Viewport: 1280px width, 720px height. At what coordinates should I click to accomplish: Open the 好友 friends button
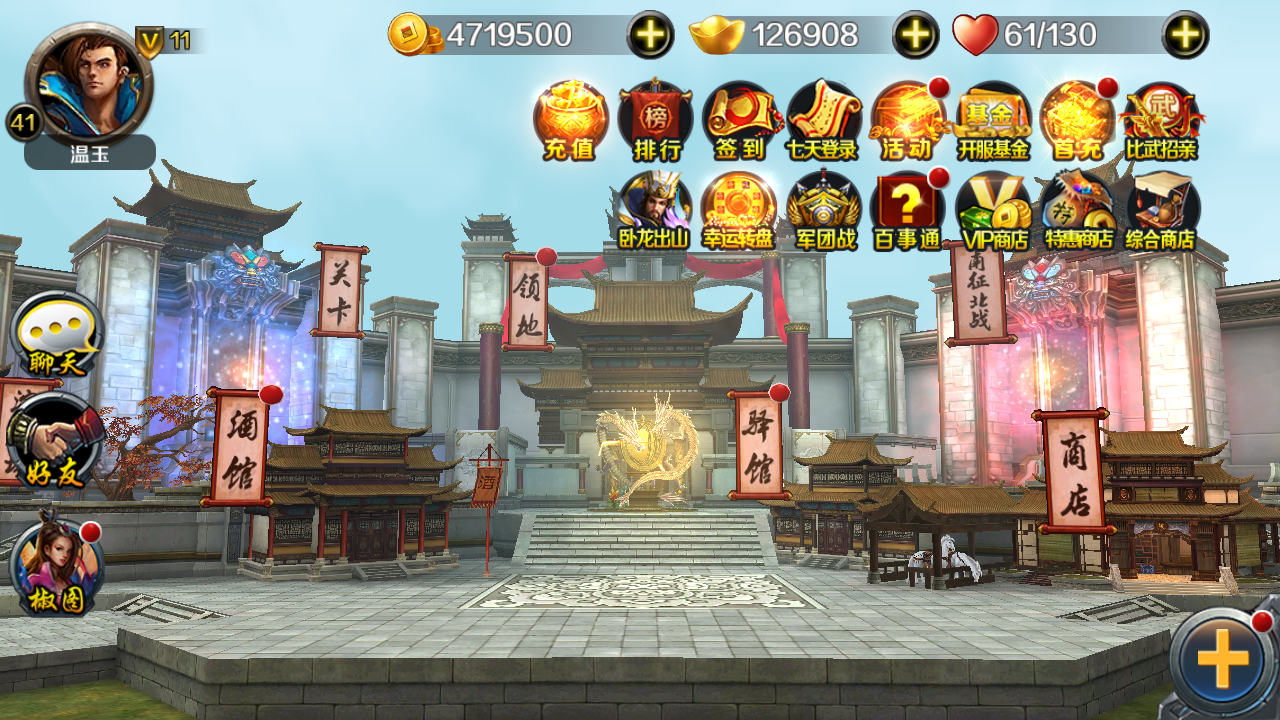tap(55, 442)
